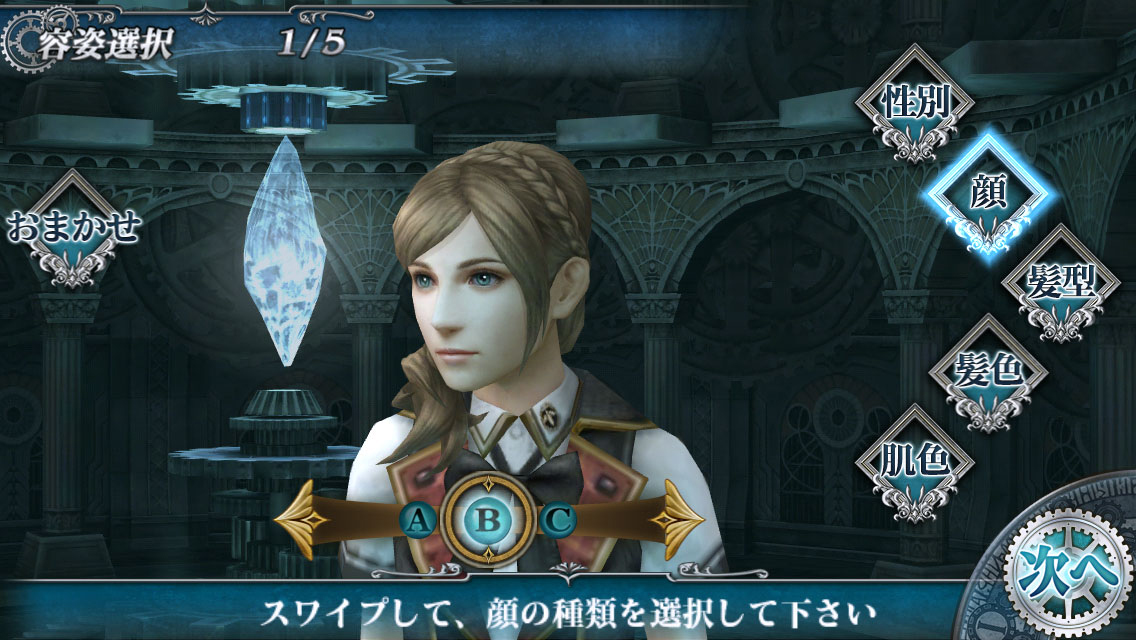The height and width of the screenshot is (640, 1136).
Task: Click the left golden arrow for previous face
Action: (303, 520)
